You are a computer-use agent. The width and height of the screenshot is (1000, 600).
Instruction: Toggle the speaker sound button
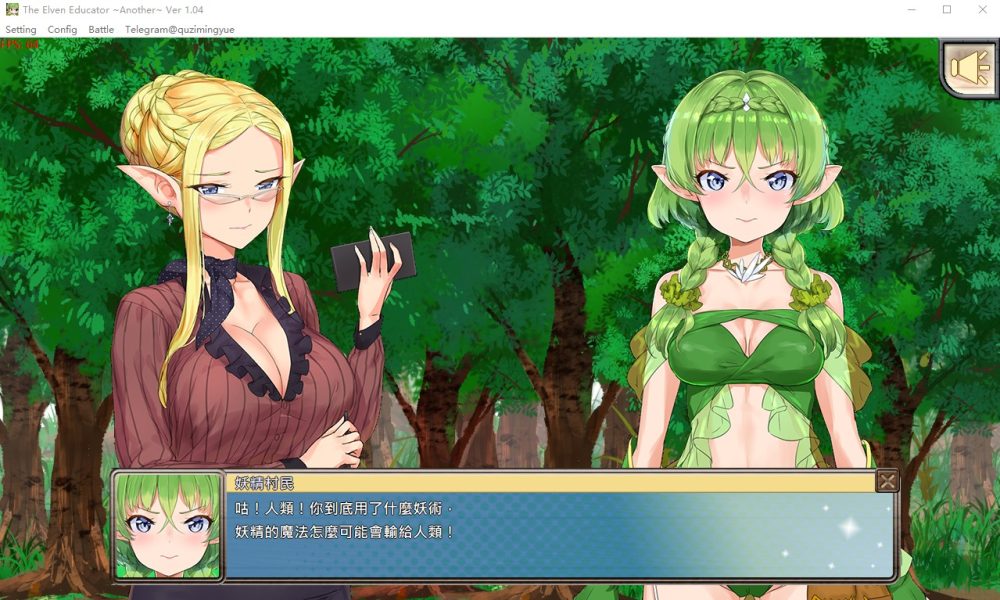[x=969, y=68]
